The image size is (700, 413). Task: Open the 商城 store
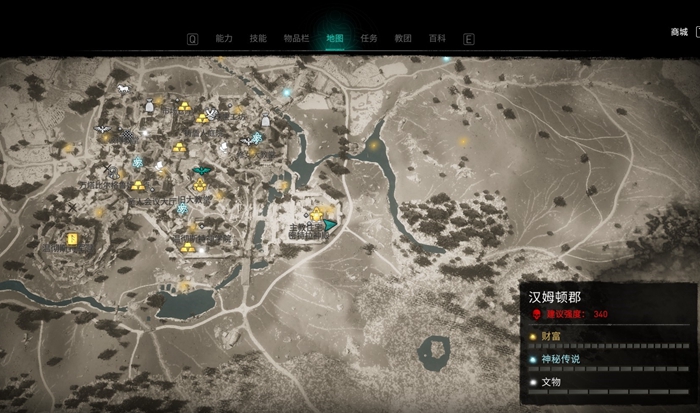(680, 32)
